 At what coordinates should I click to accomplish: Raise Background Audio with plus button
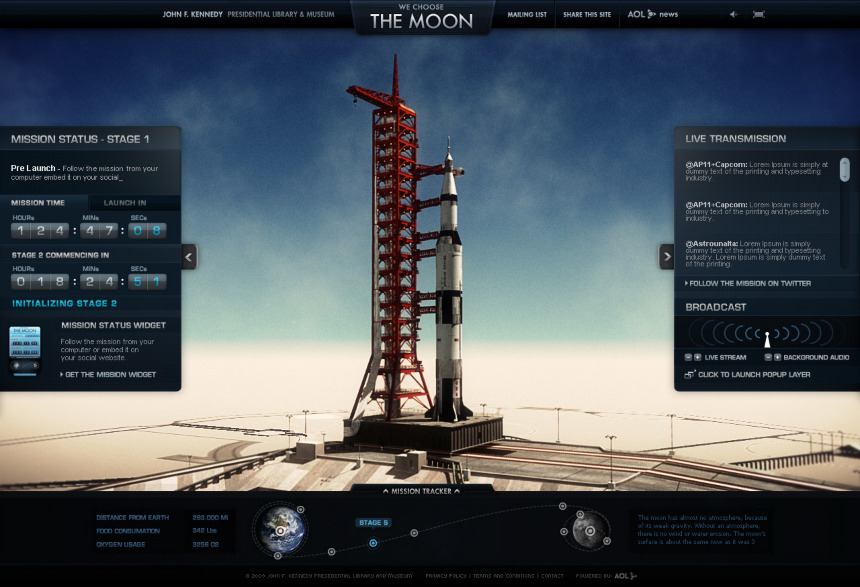tap(777, 357)
